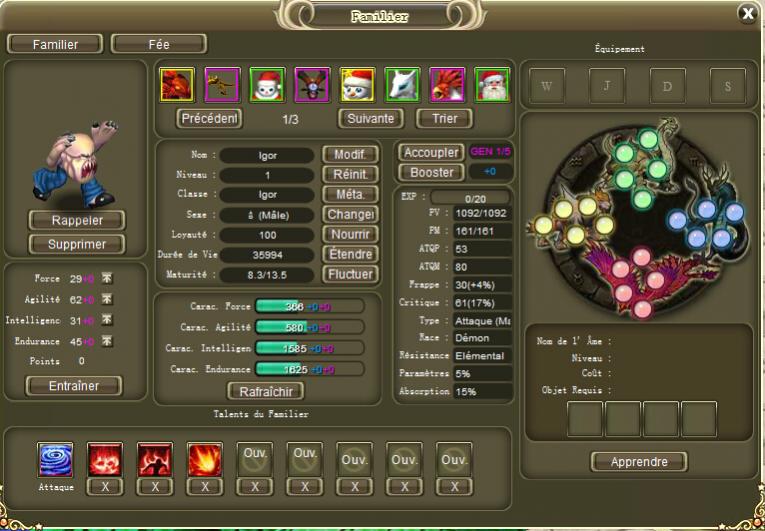Image resolution: width=765 pixels, height=531 pixels.
Task: Select the red dragon pet icon
Action: click(177, 84)
